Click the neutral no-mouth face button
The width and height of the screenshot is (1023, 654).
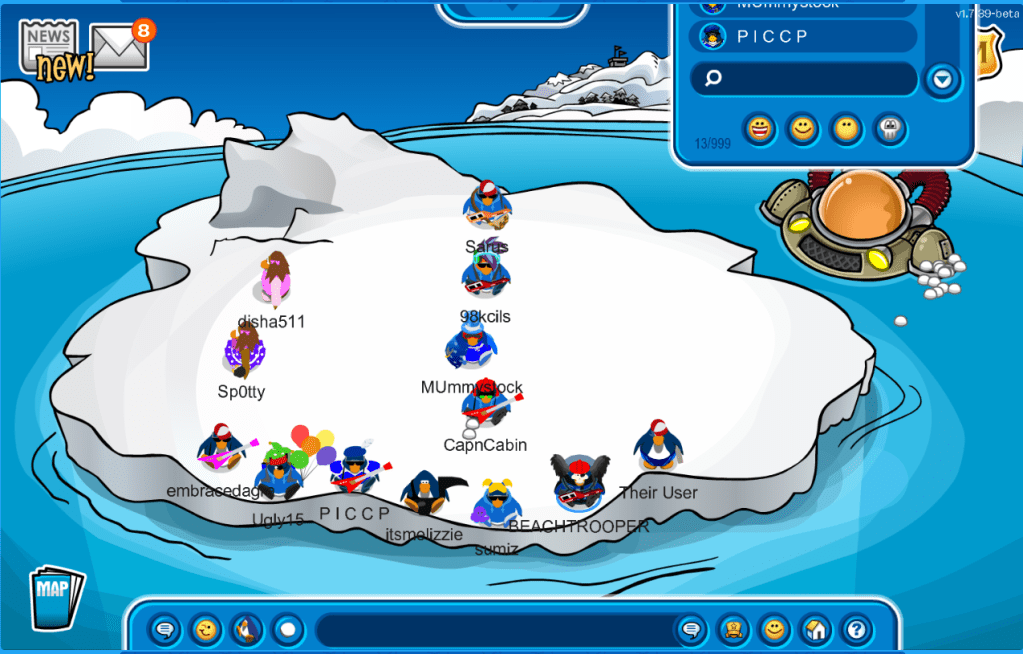[x=847, y=128]
